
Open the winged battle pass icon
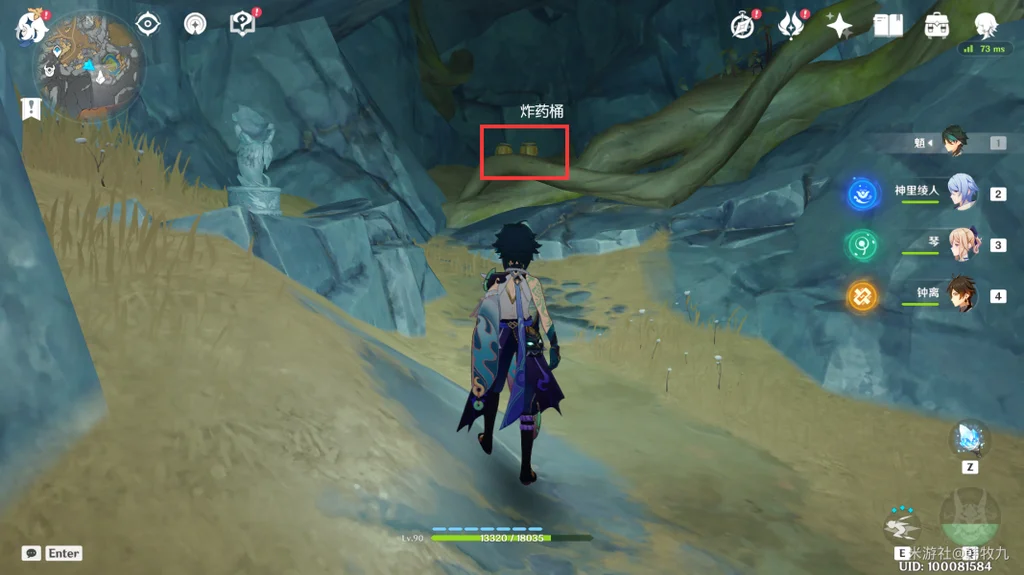[791, 26]
